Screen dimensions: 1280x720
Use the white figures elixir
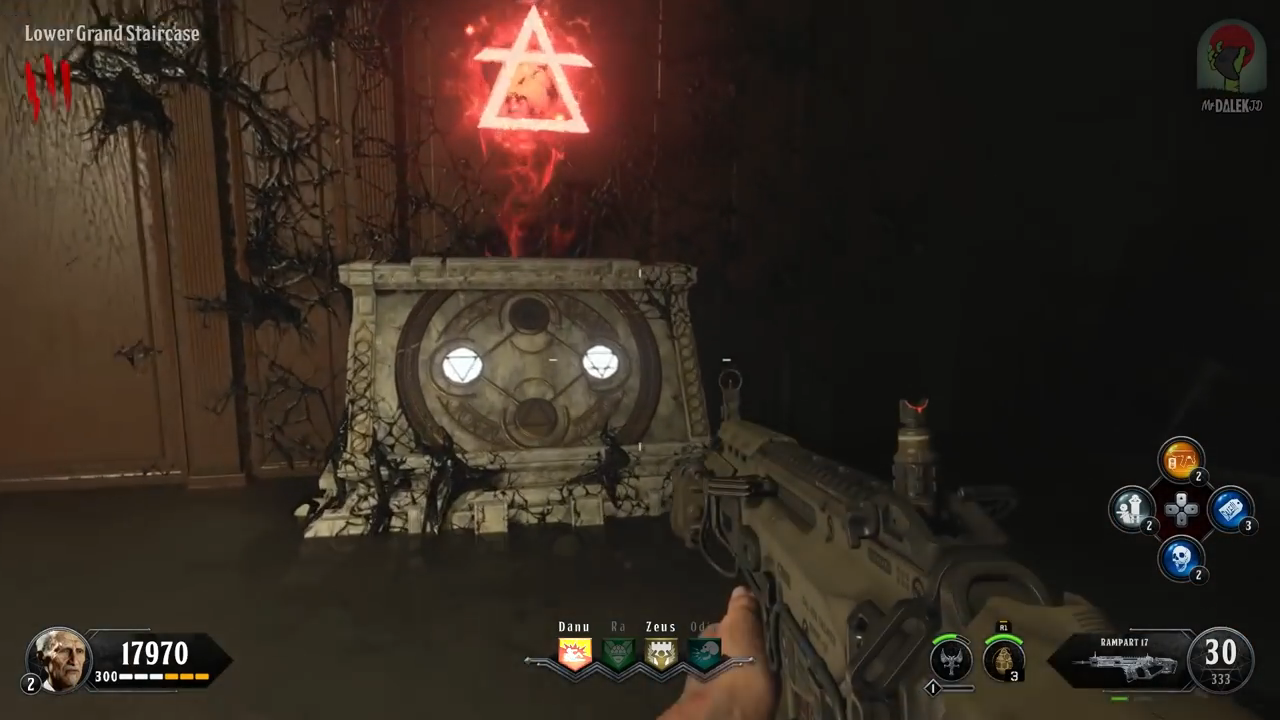pos(1132,508)
